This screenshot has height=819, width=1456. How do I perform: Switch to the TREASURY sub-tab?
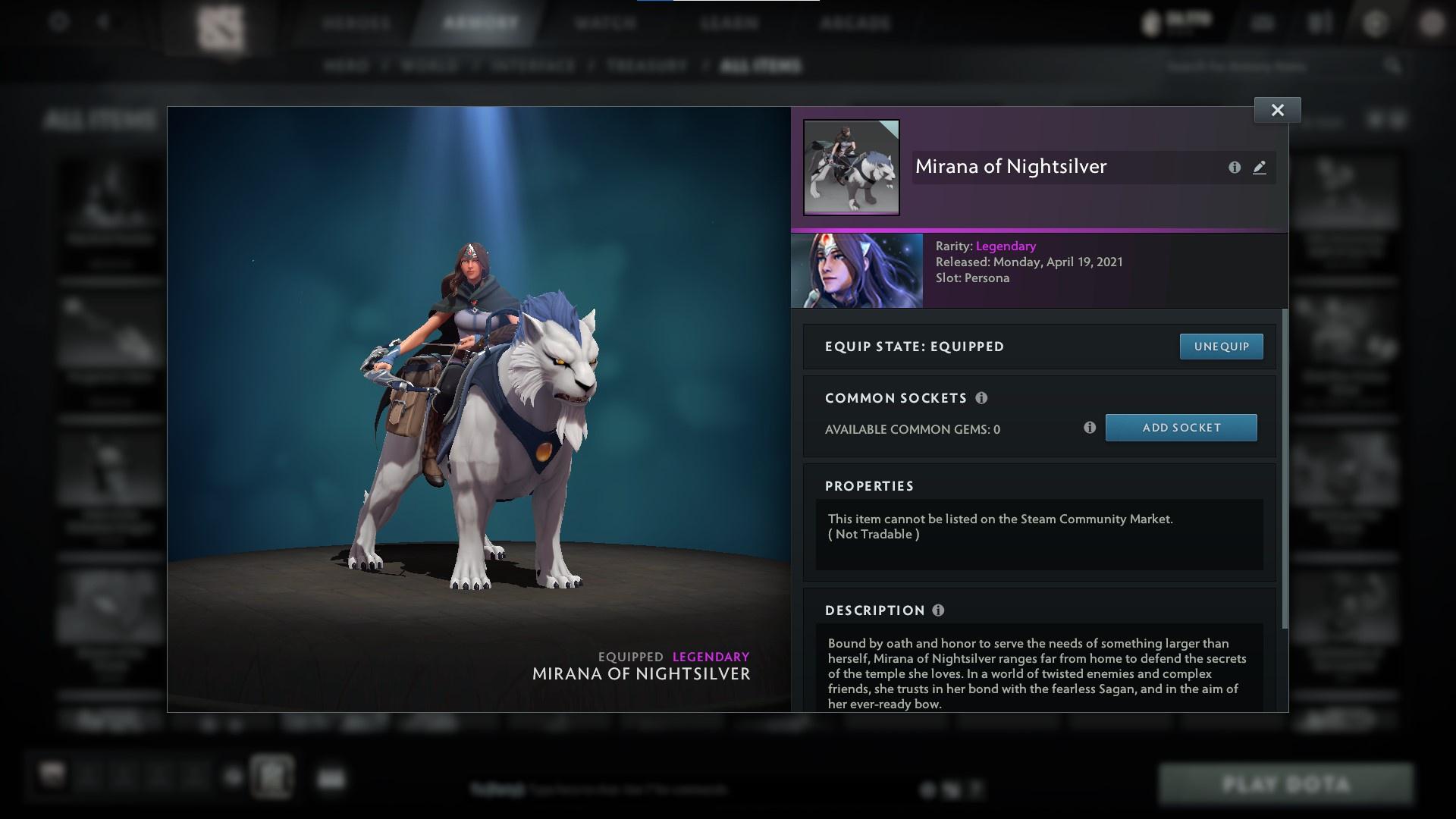coord(644,65)
